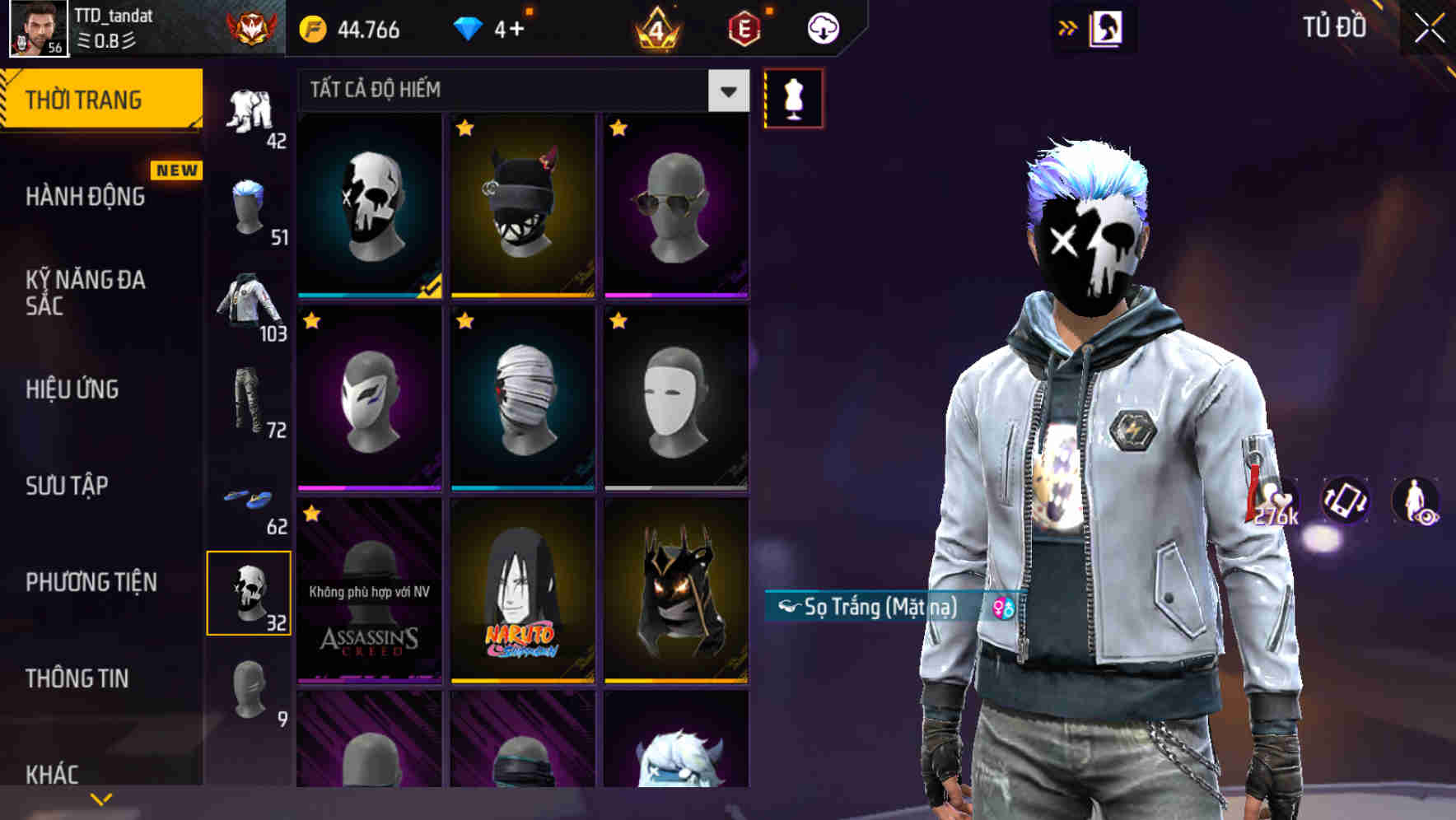The image size is (1456, 820).
Task: Open the mannequin preview icon beside rarity filter
Action: click(795, 97)
